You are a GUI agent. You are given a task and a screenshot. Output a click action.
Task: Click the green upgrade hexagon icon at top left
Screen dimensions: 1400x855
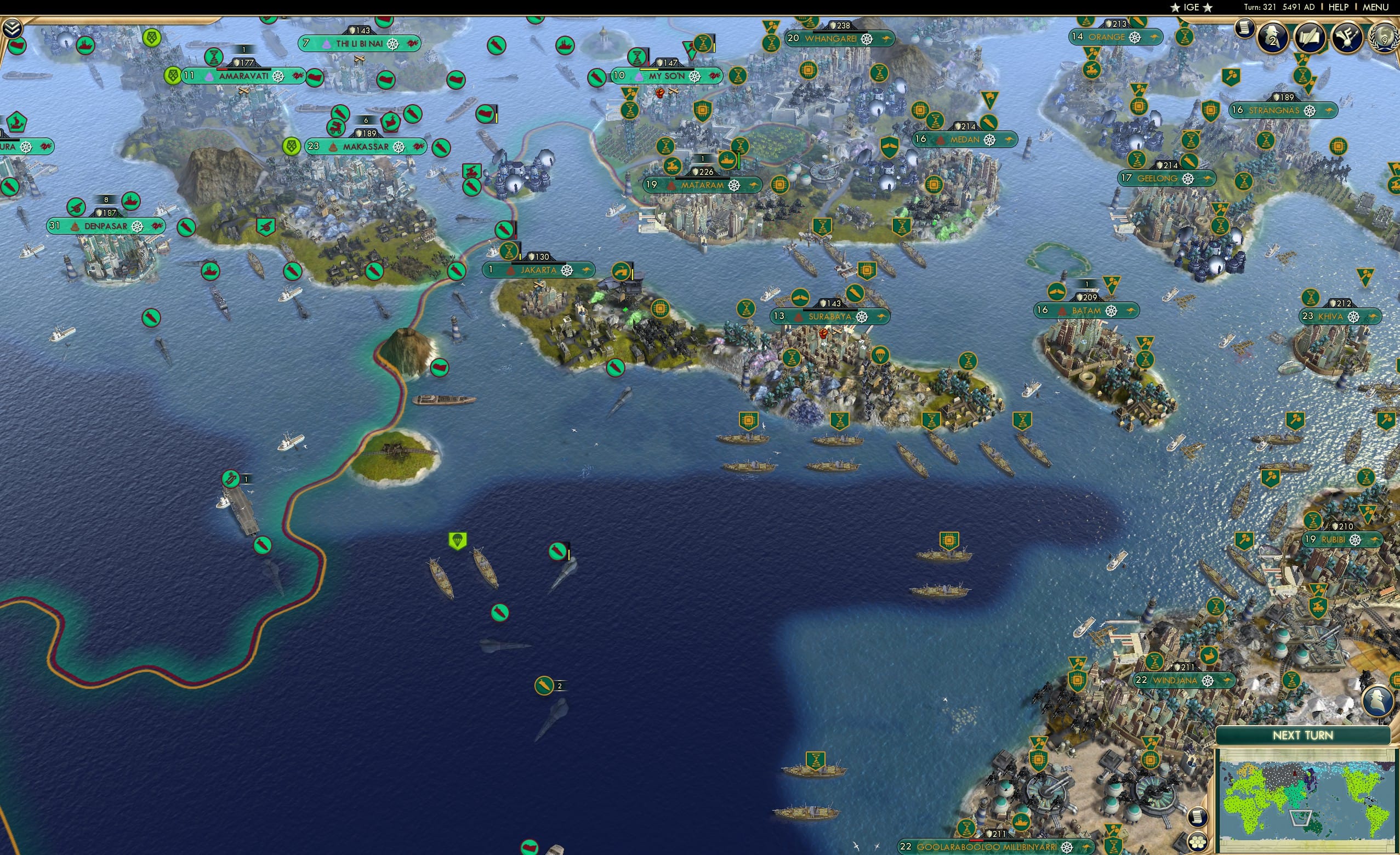pos(151,38)
